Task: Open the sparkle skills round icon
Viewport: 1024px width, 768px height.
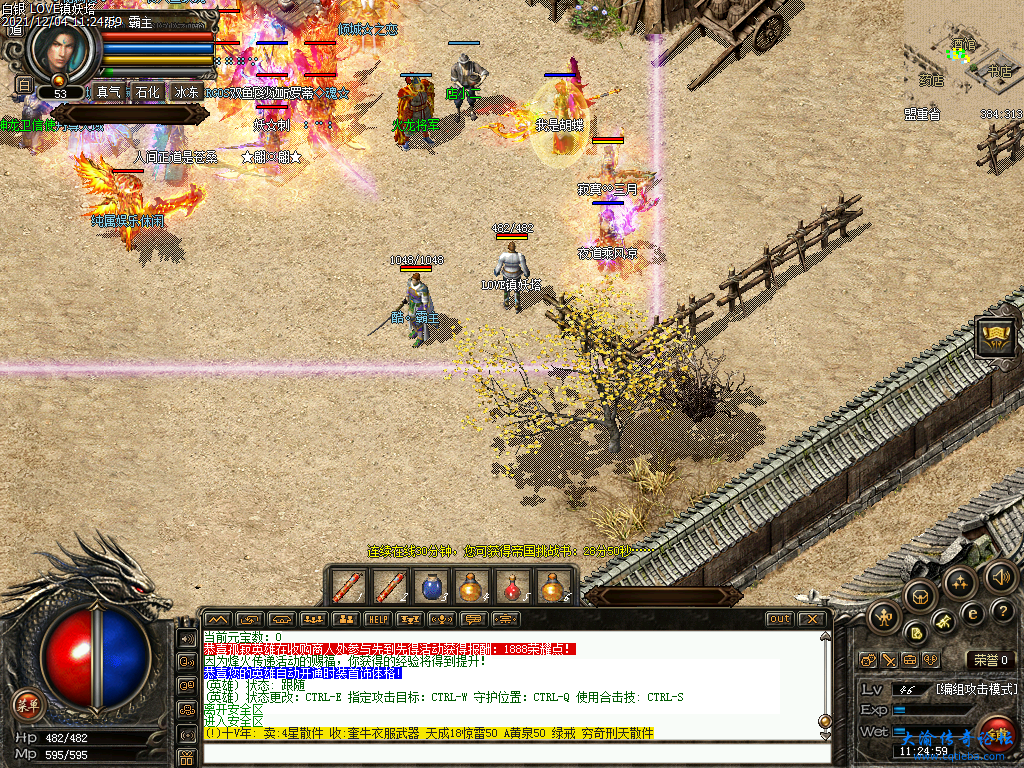Action: tap(960, 583)
